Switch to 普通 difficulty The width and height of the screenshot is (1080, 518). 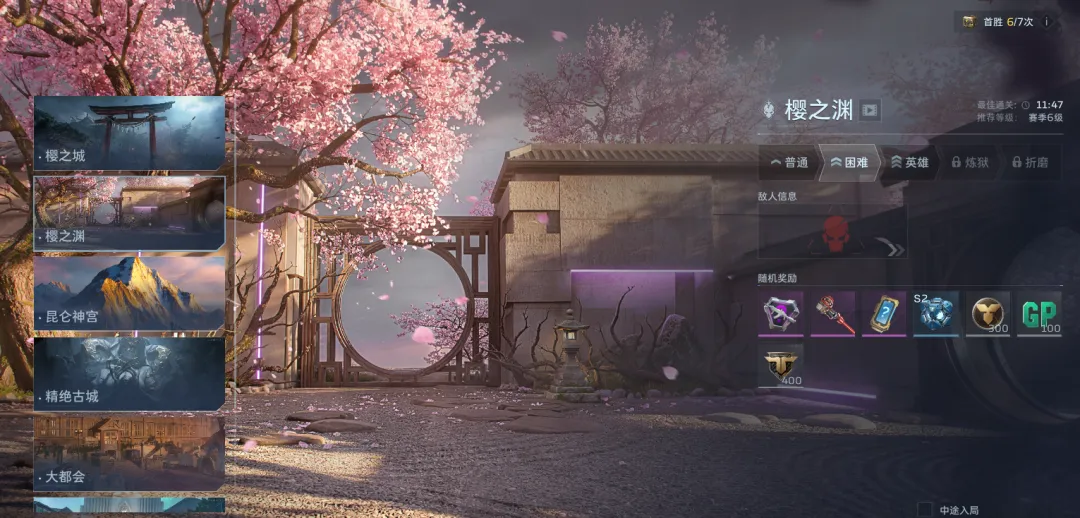point(789,162)
